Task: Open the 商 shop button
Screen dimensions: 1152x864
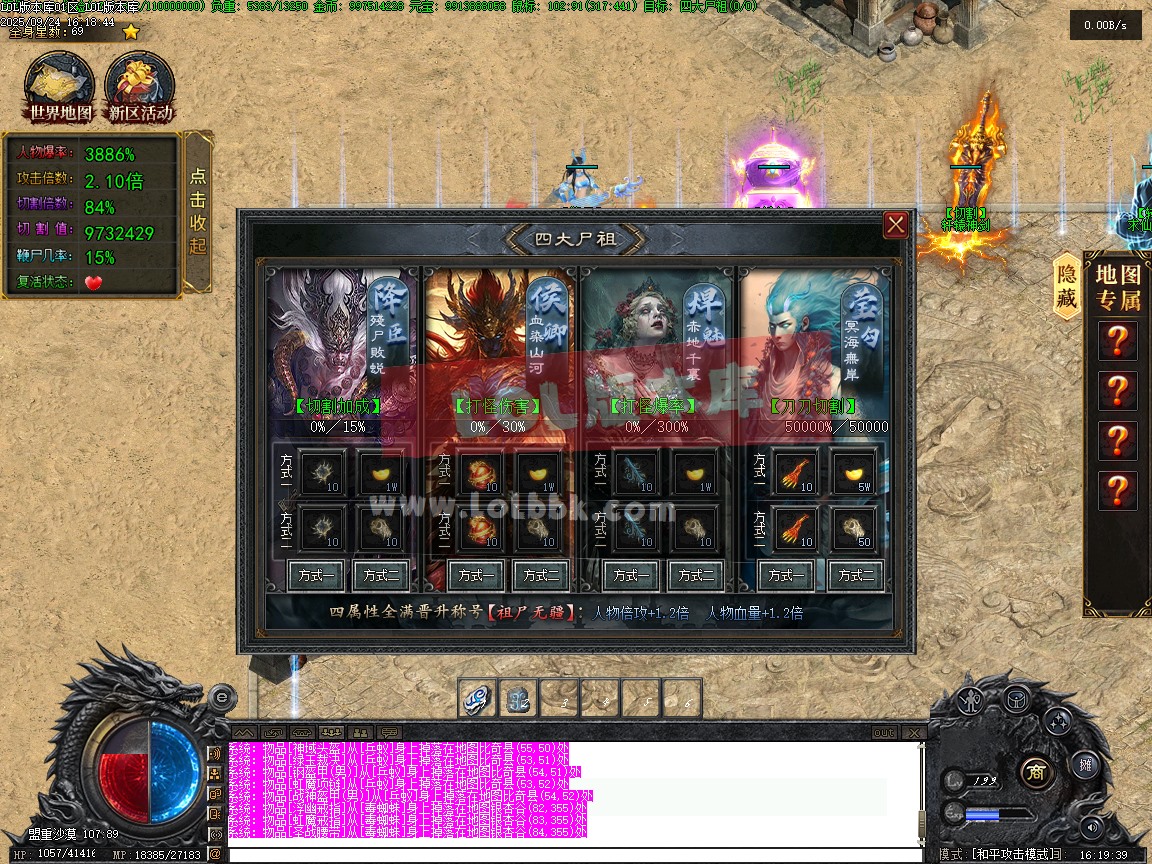Action: (1037, 771)
